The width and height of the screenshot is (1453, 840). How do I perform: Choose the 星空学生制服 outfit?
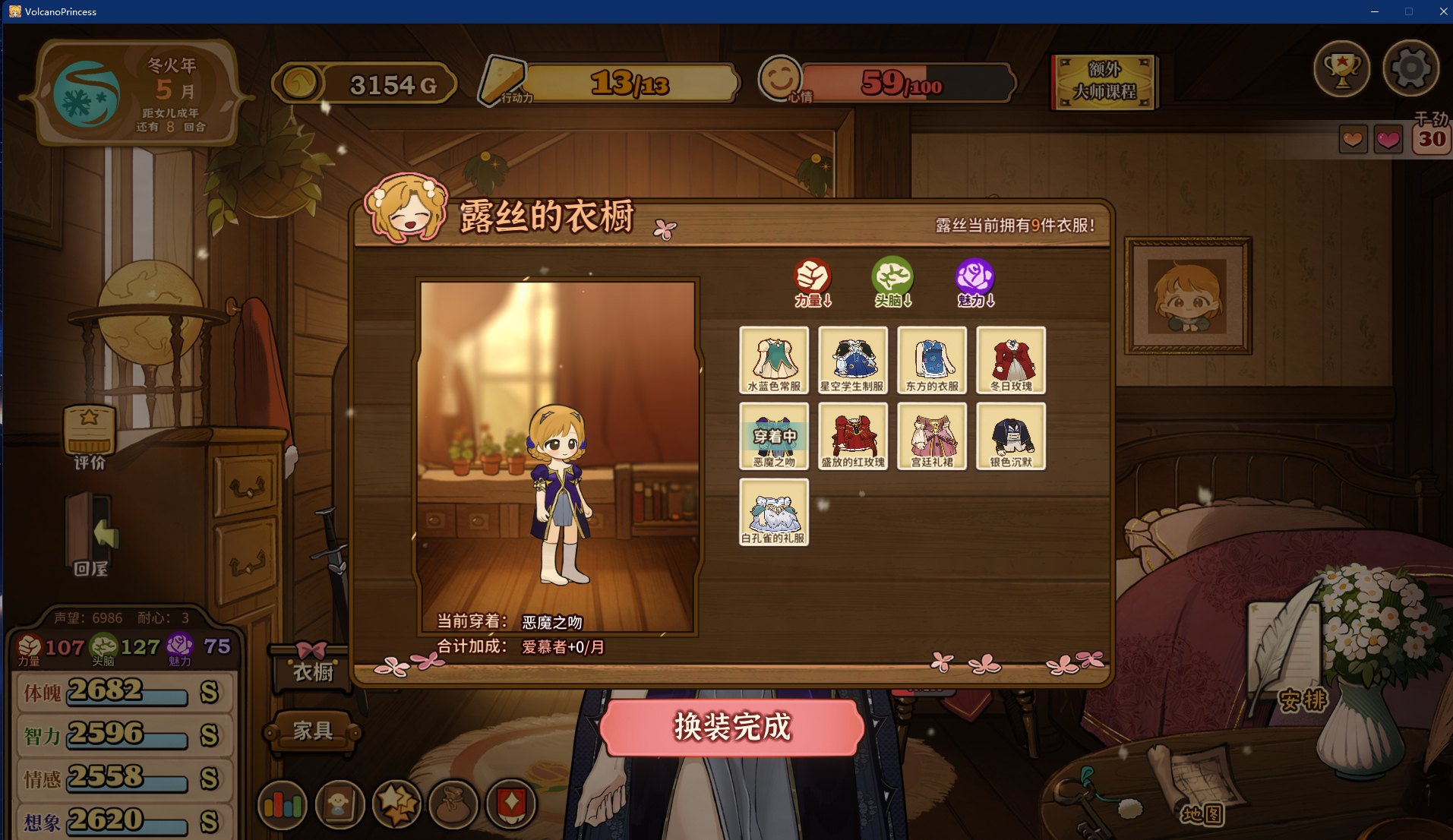click(853, 360)
